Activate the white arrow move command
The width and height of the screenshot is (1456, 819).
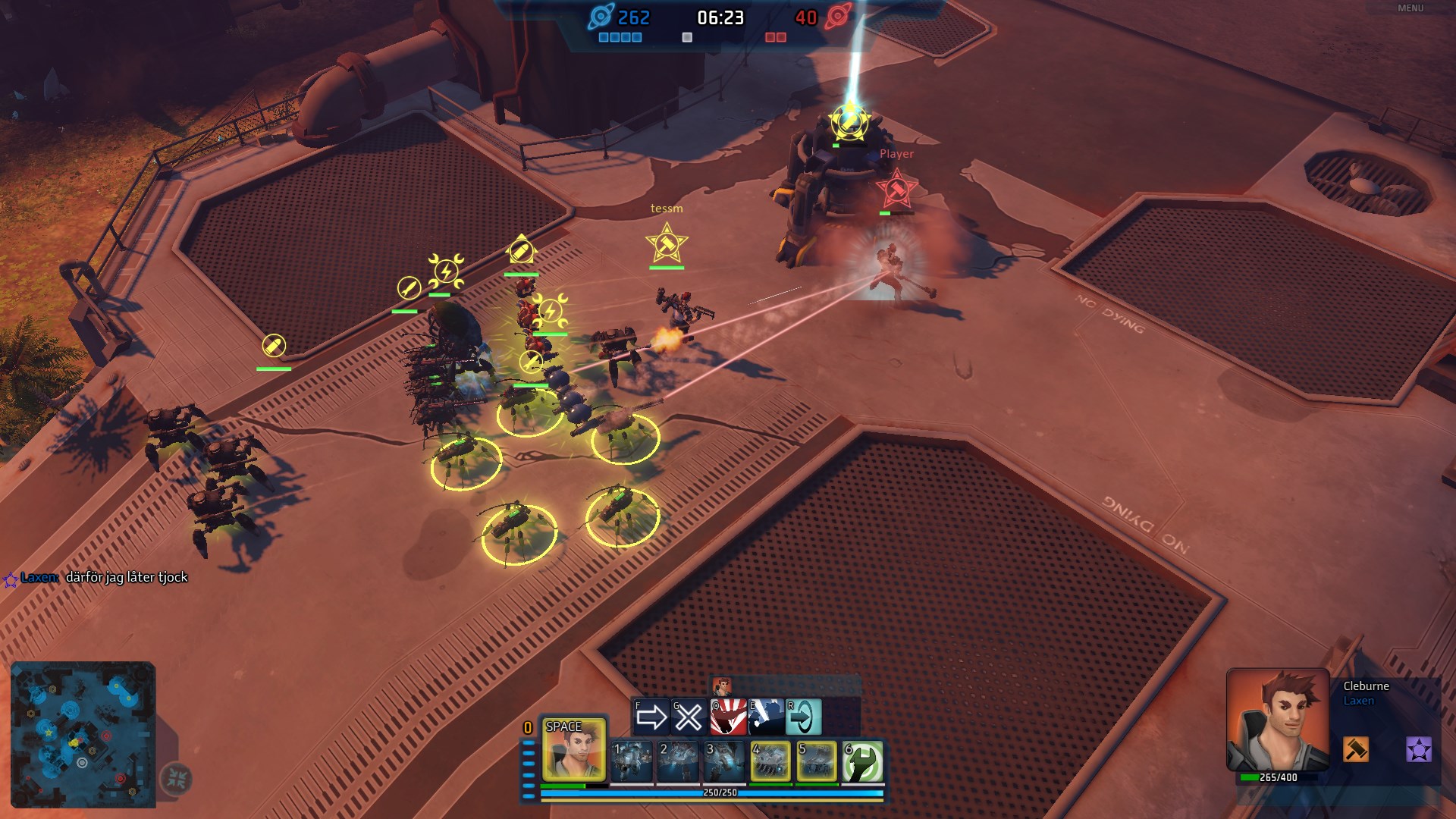pos(651,717)
